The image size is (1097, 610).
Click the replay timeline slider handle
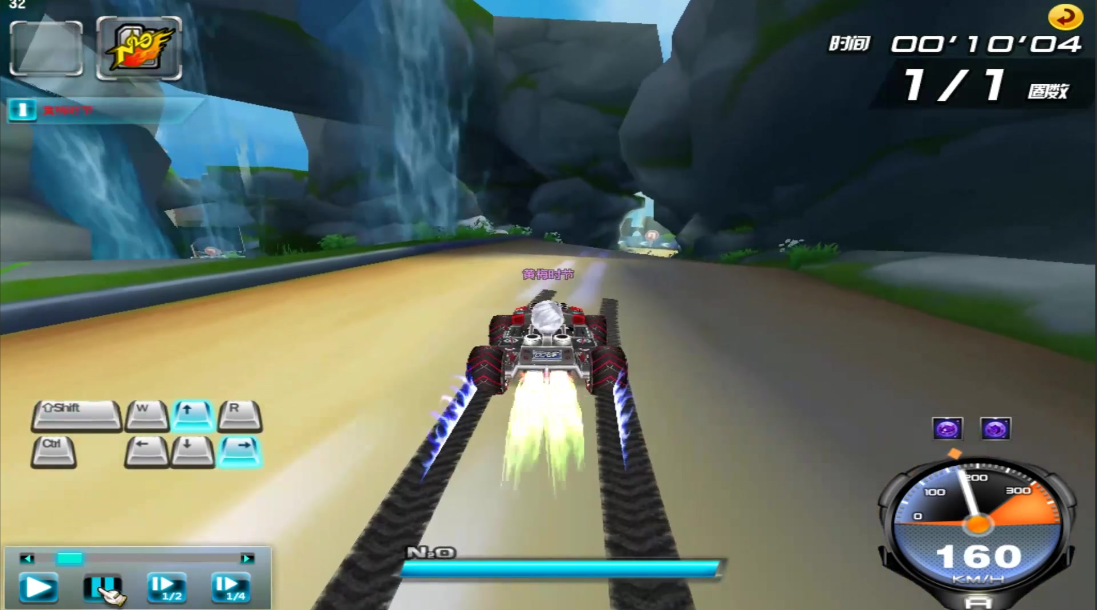[70, 558]
